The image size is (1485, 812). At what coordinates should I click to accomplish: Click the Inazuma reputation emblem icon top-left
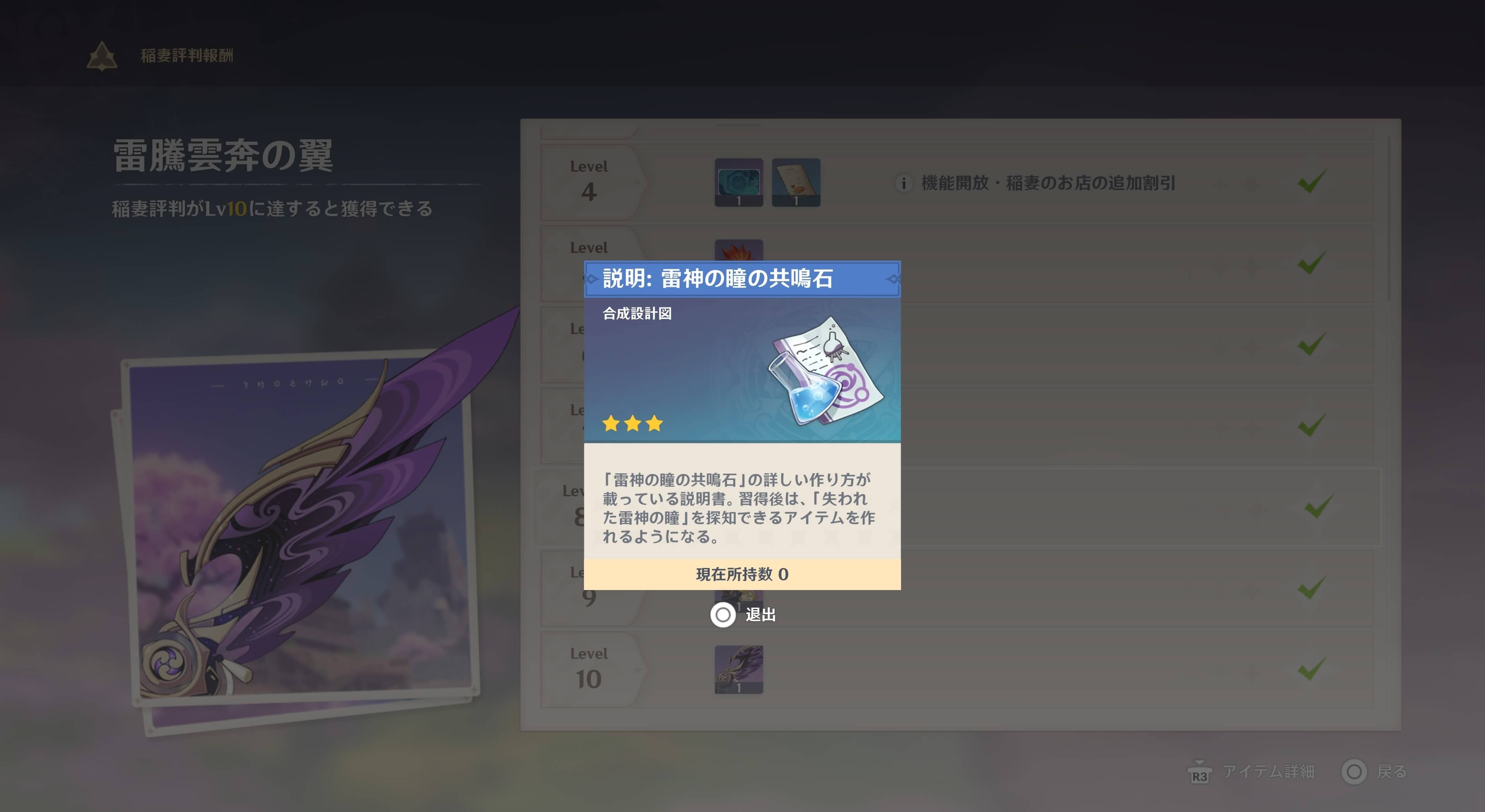tap(101, 56)
